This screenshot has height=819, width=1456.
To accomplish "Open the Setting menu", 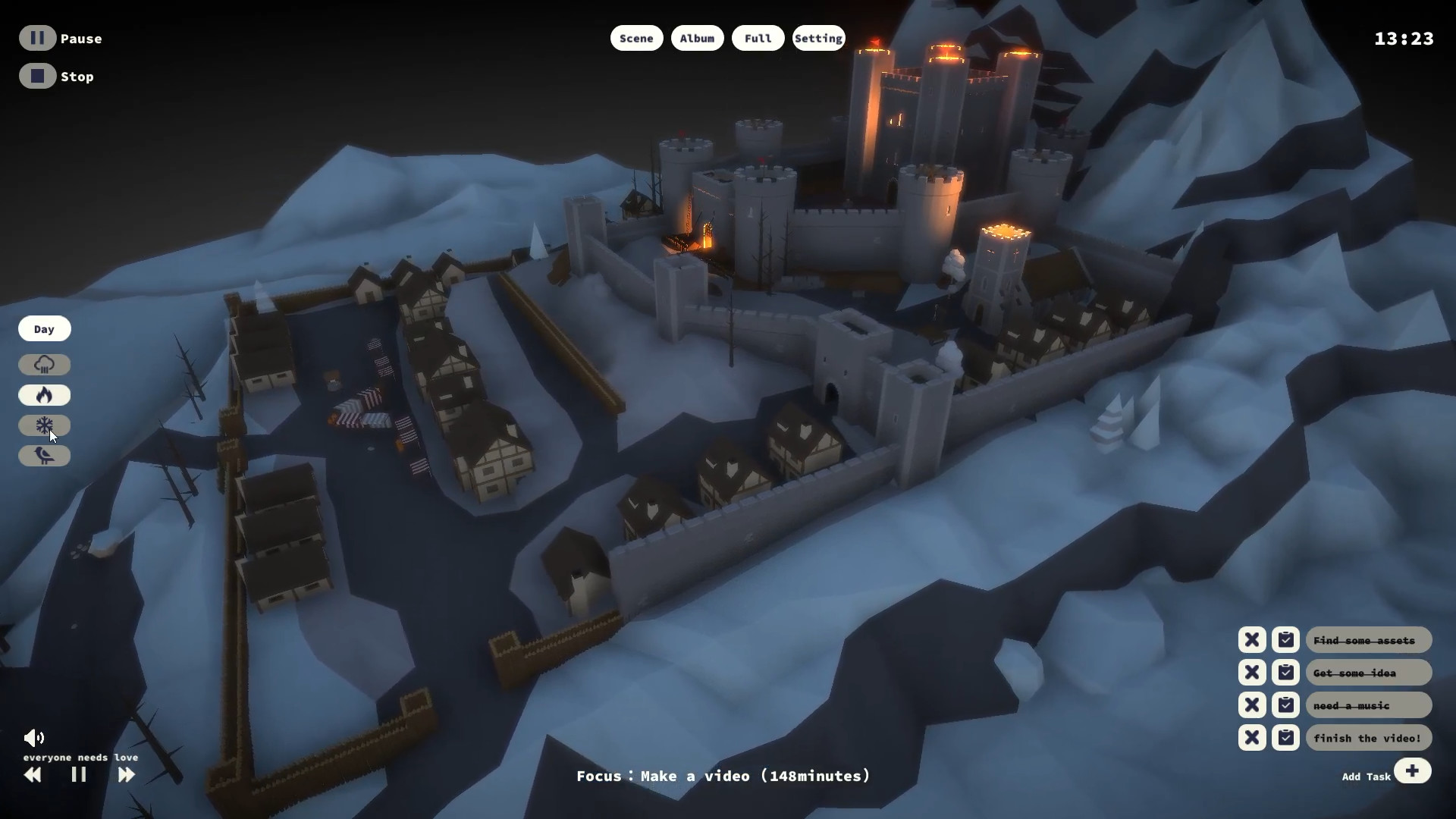I will (x=818, y=38).
